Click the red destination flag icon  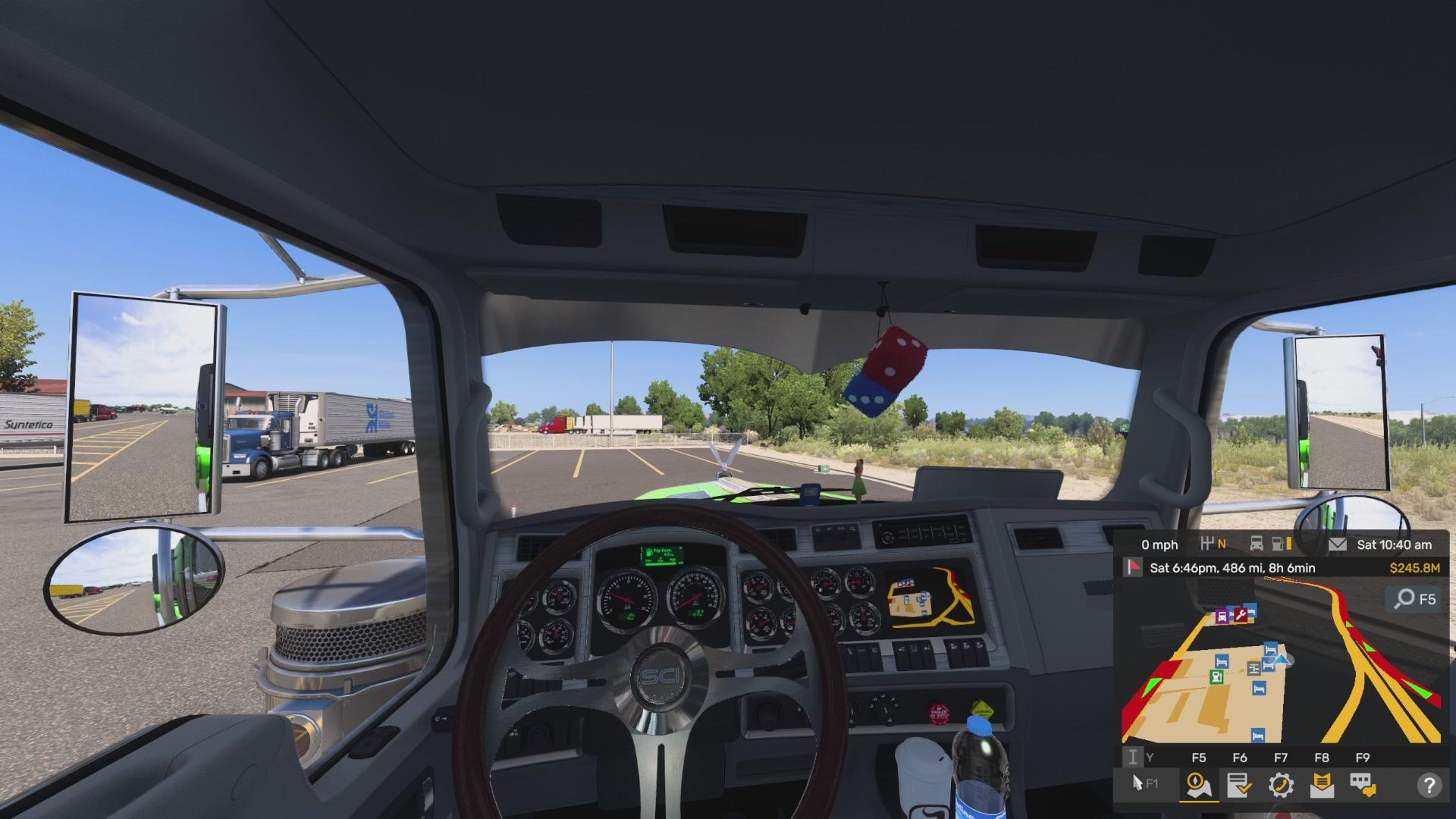[x=1133, y=567]
